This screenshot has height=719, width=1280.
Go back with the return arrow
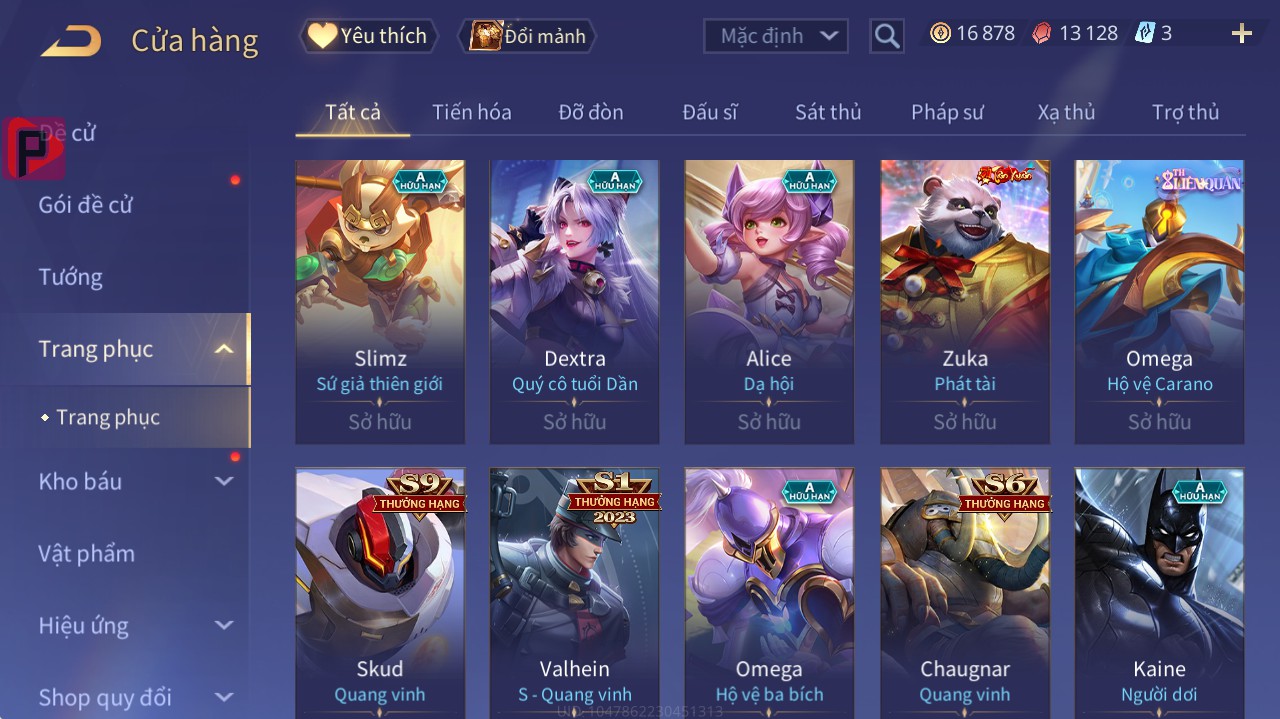click(x=71, y=41)
